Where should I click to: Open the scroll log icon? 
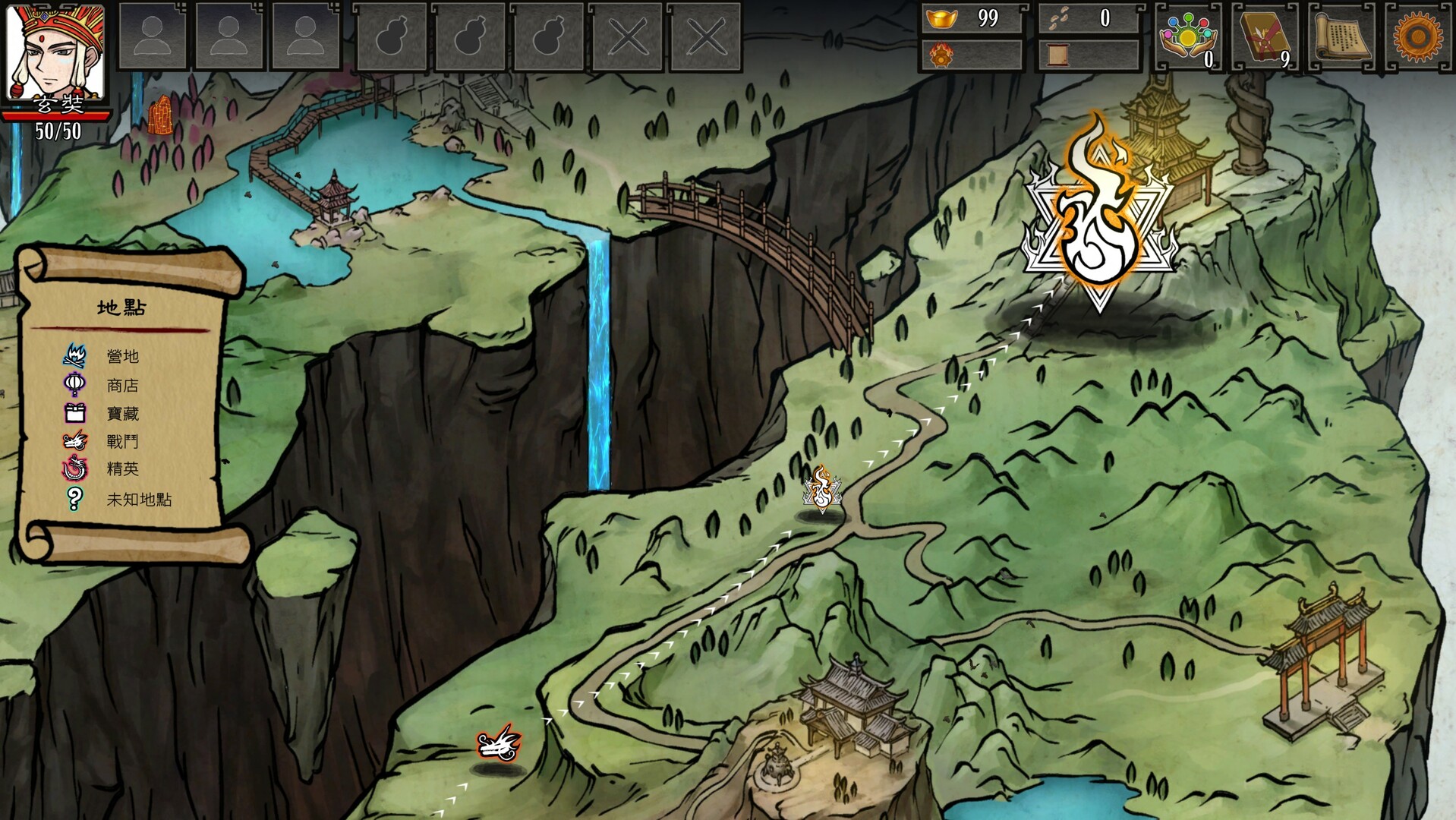coord(1342,36)
